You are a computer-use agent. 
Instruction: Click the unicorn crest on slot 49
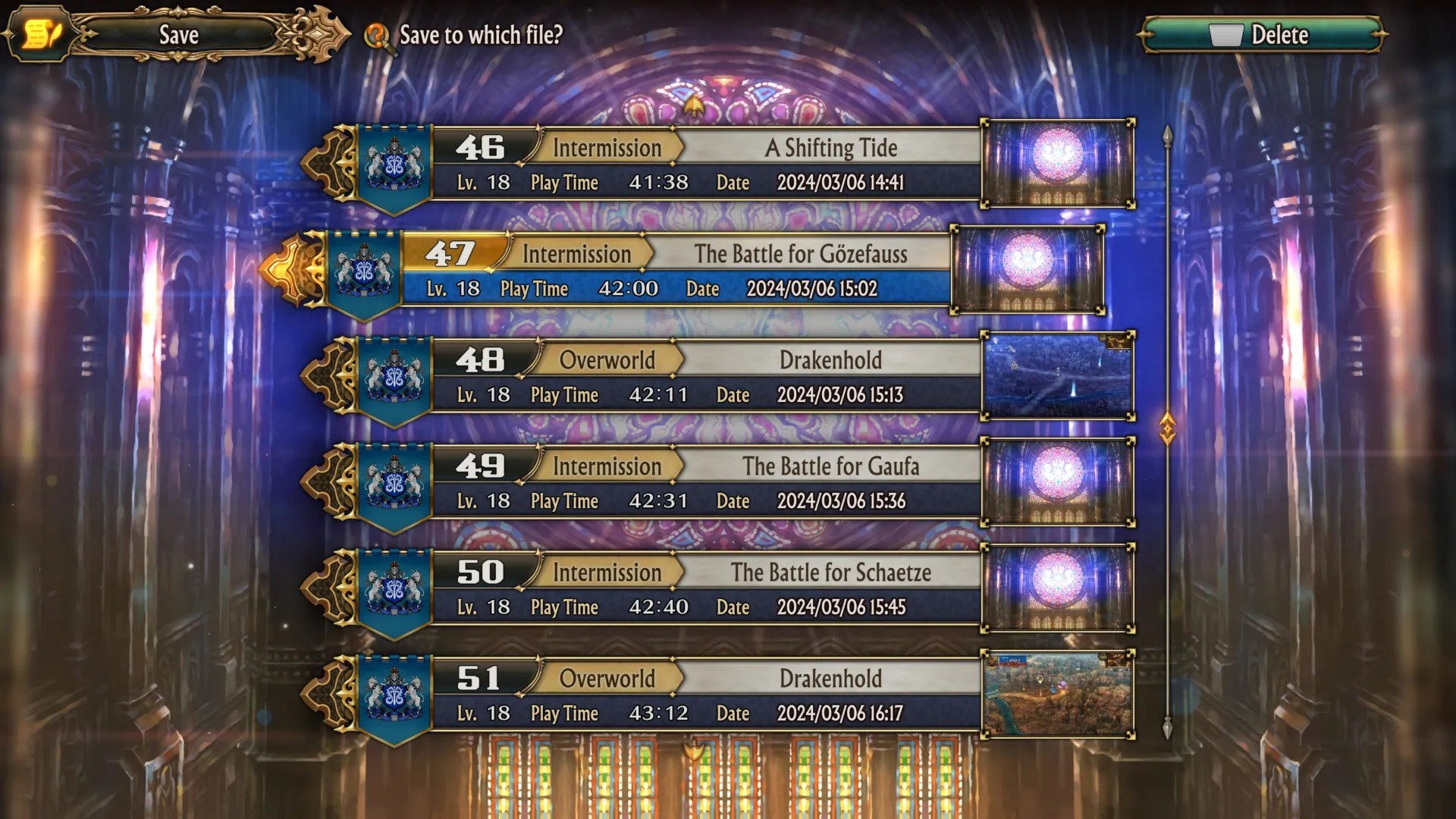click(x=394, y=482)
